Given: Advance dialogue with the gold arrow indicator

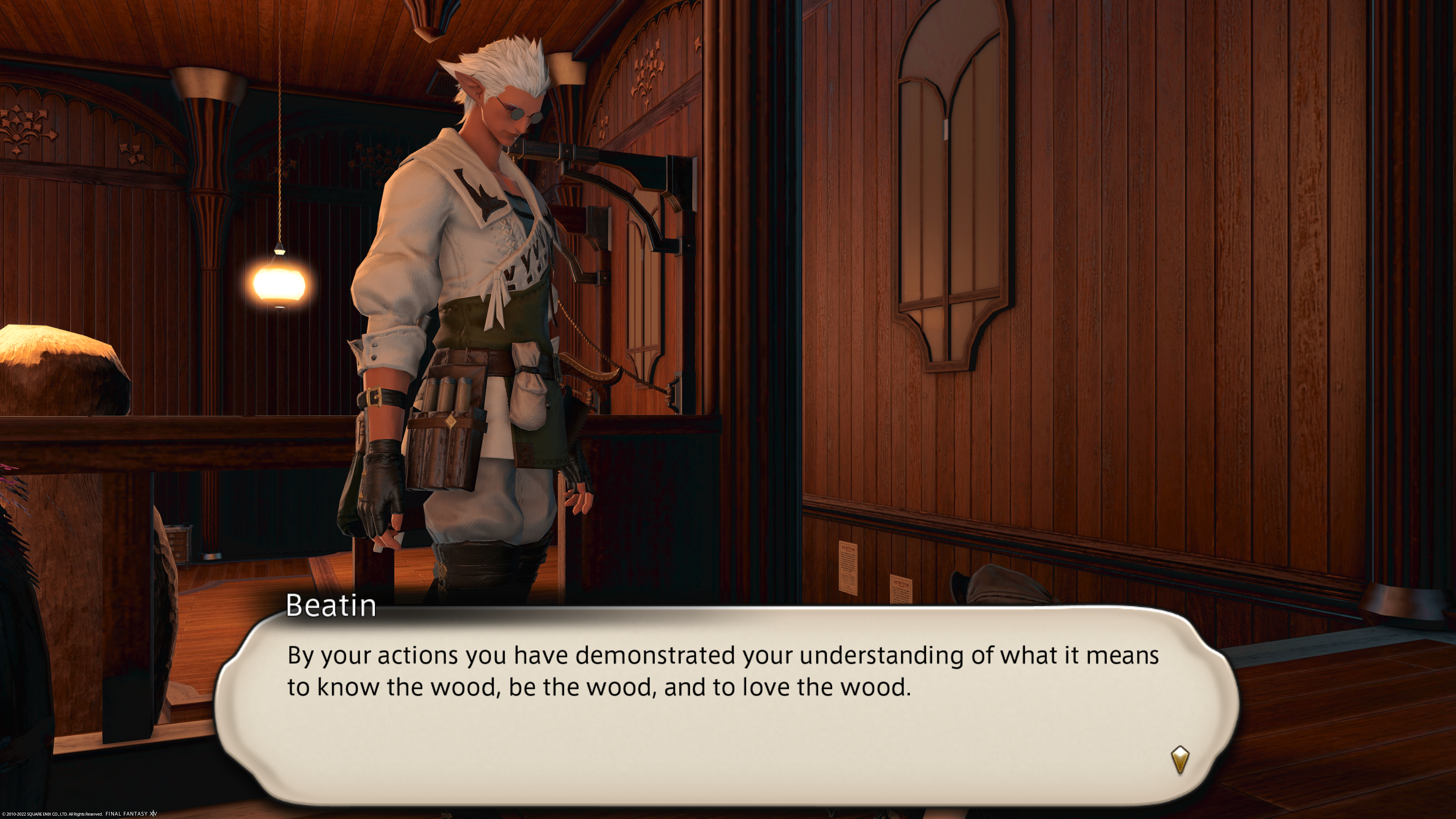Looking at the screenshot, I should coord(1180,759).
